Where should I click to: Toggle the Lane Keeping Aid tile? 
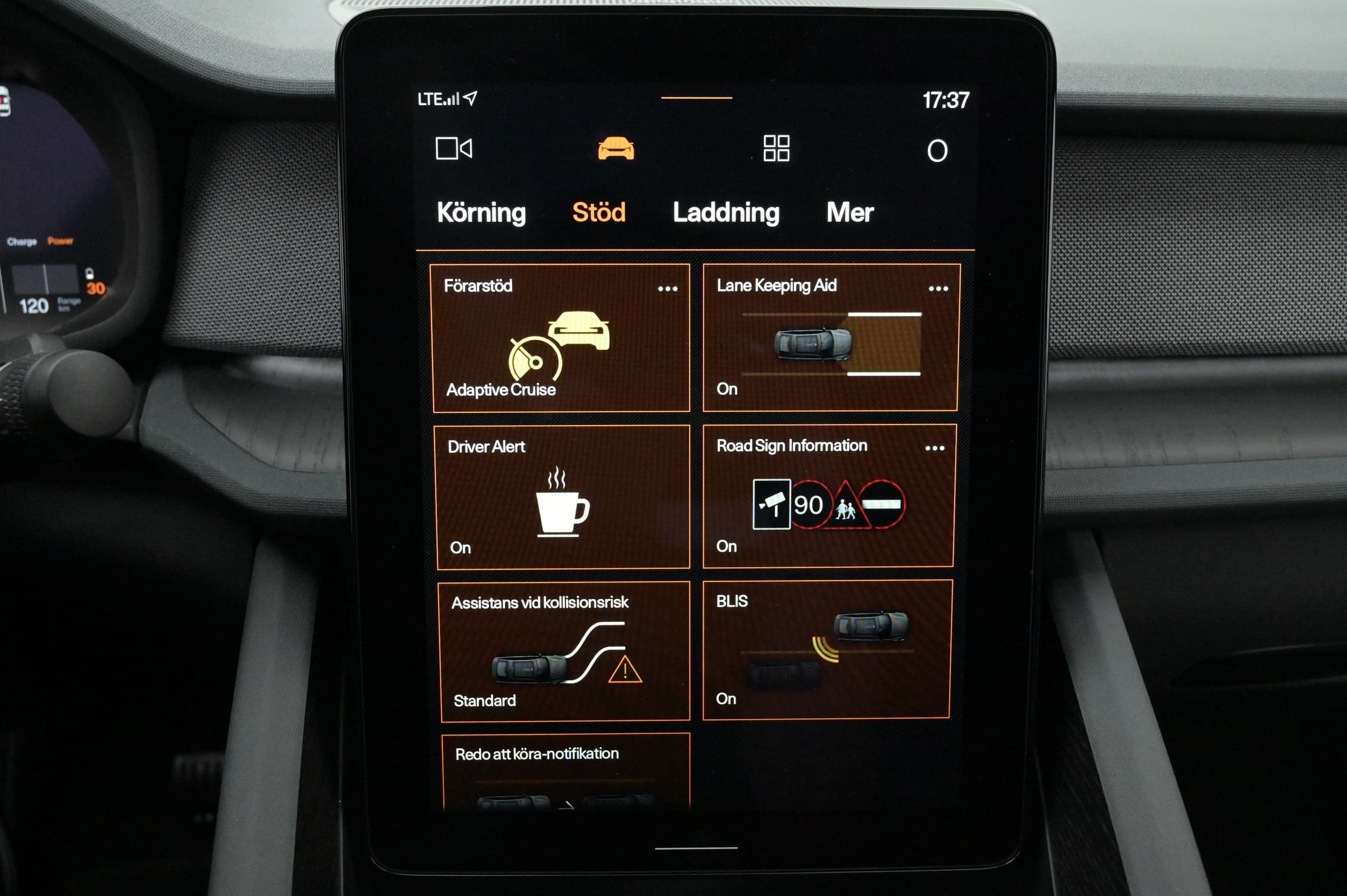tap(830, 343)
